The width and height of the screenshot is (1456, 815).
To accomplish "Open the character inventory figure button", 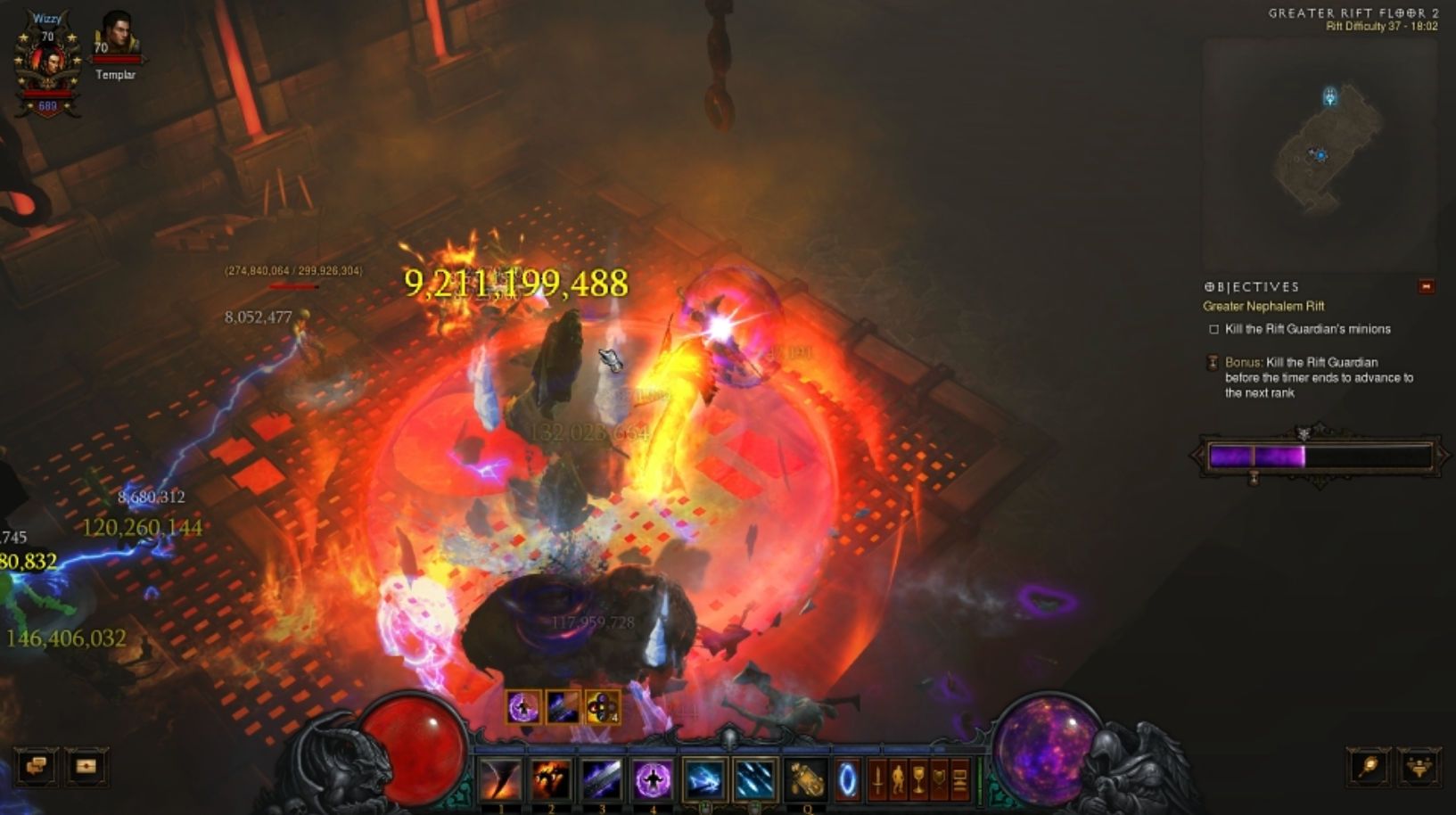I will point(898,780).
